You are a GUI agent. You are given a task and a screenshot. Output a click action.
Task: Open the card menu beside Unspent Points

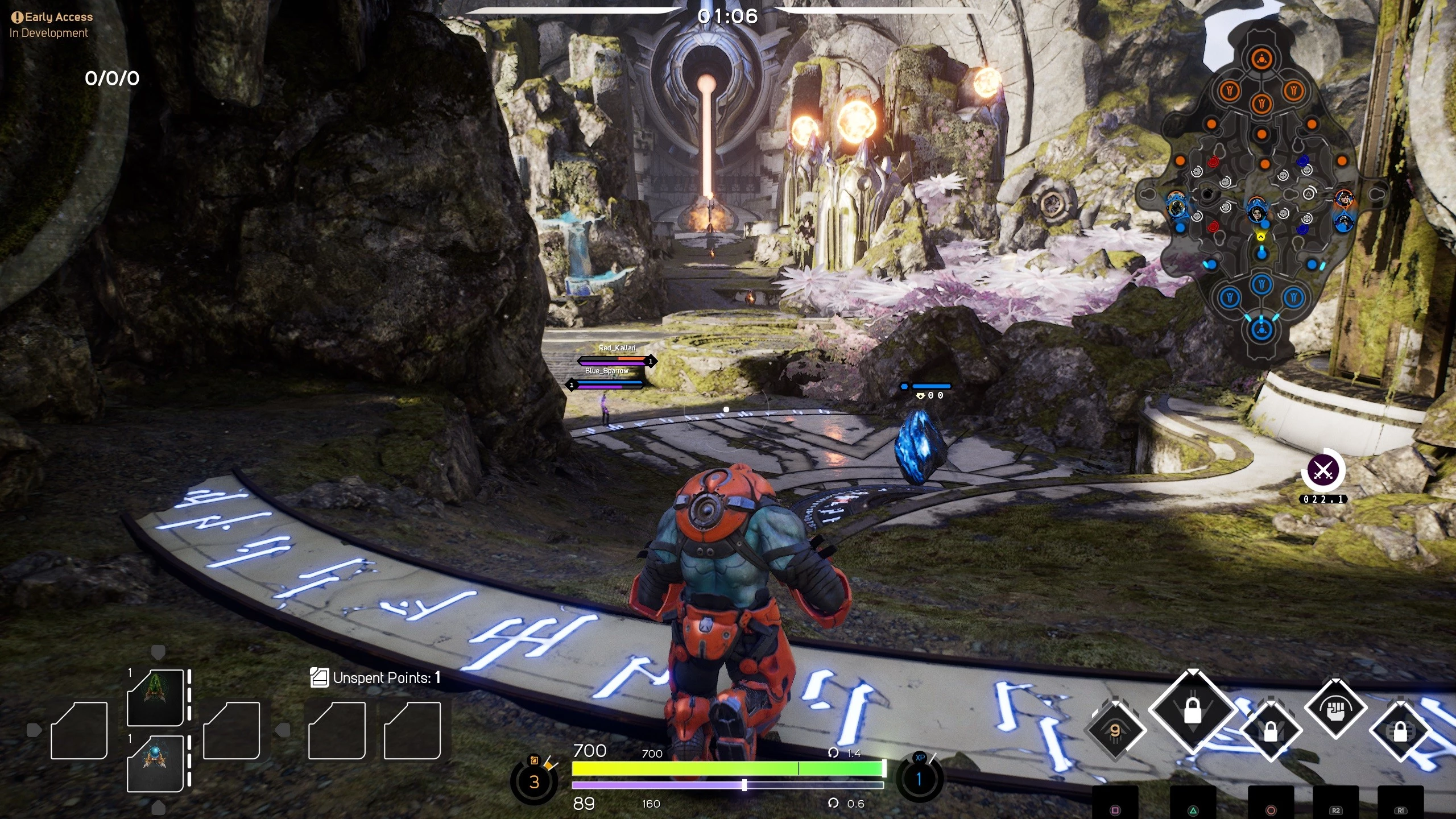pyautogui.click(x=319, y=677)
